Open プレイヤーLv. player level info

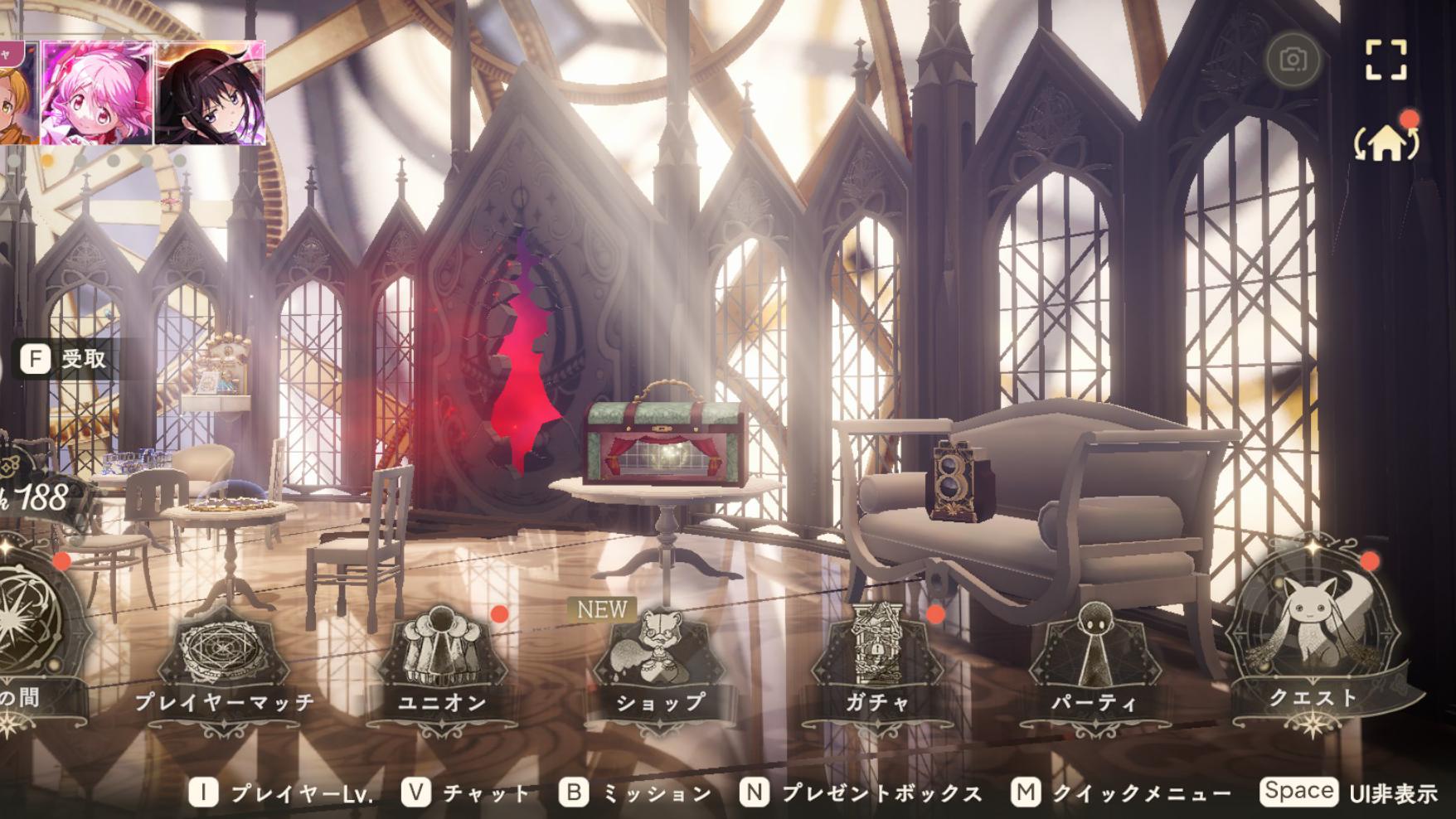click(282, 793)
